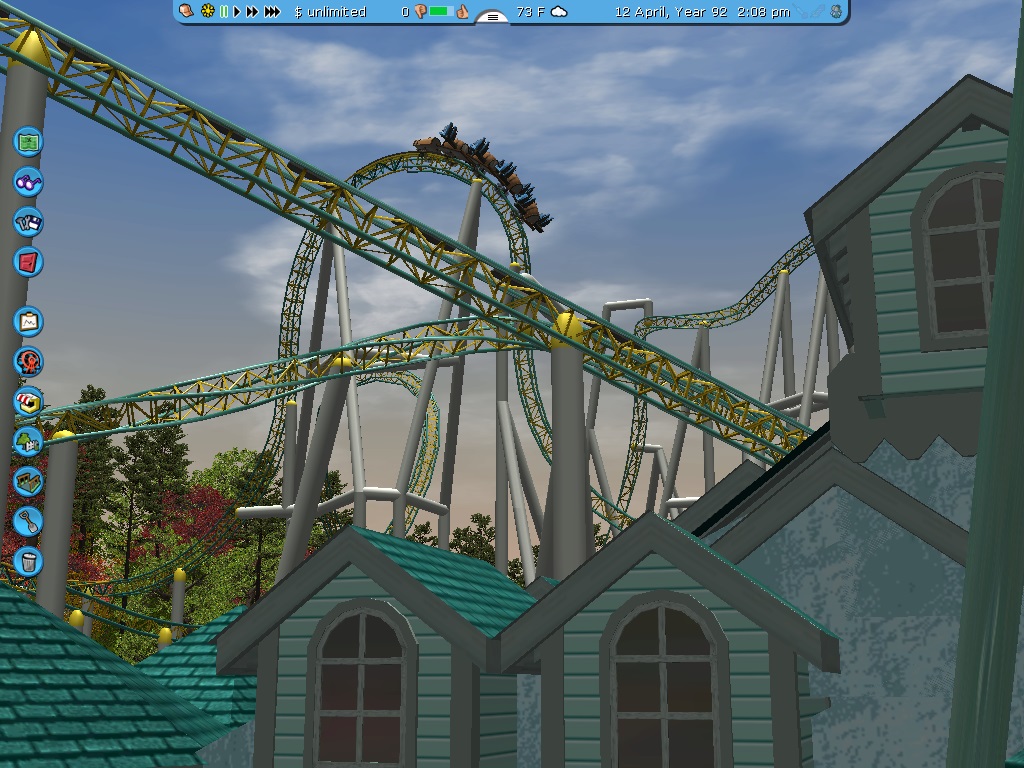Open the clipboard graph park management
1024x768 pixels.
click(x=29, y=321)
